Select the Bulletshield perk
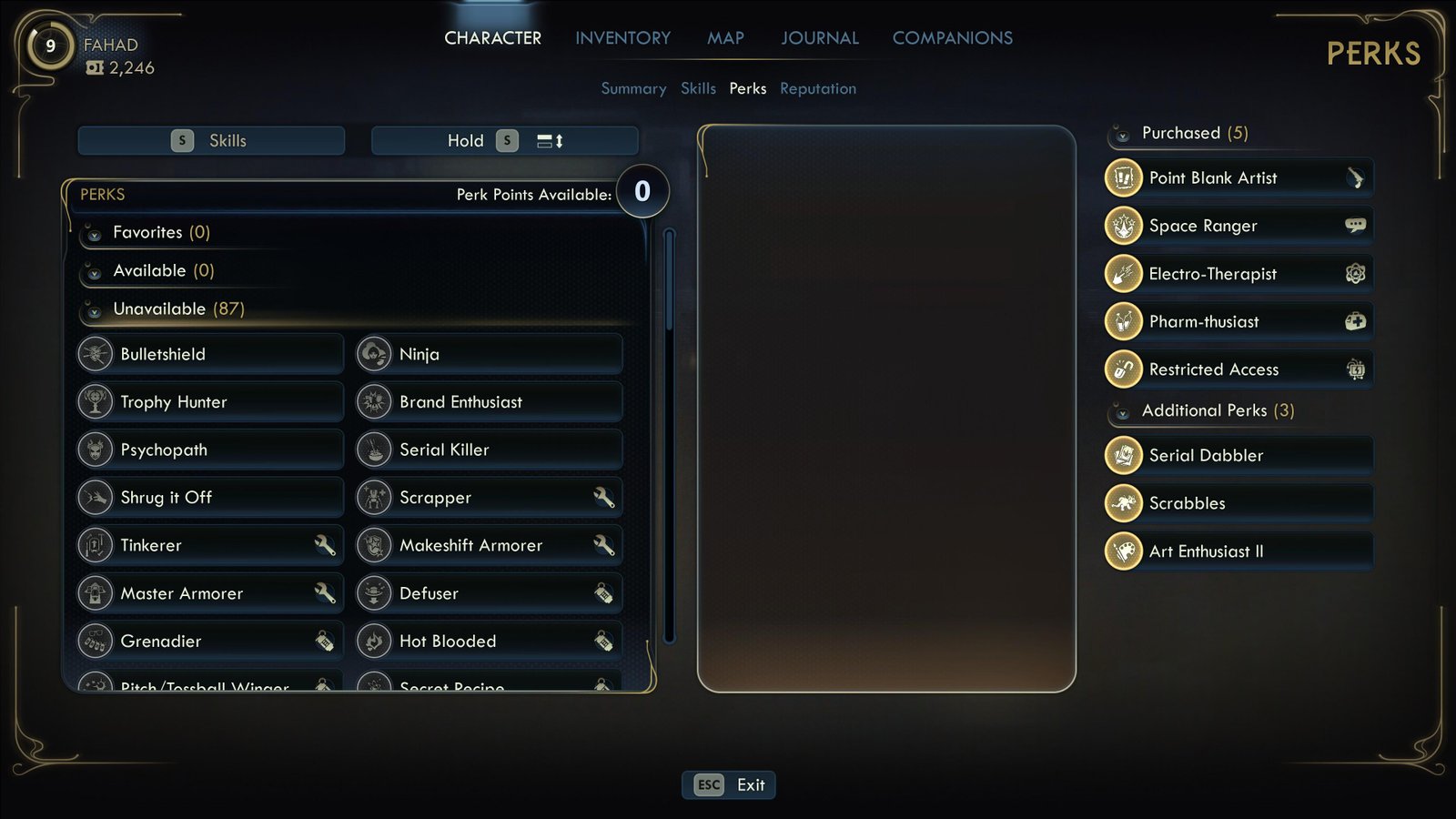This screenshot has height=819, width=1456. tap(210, 354)
